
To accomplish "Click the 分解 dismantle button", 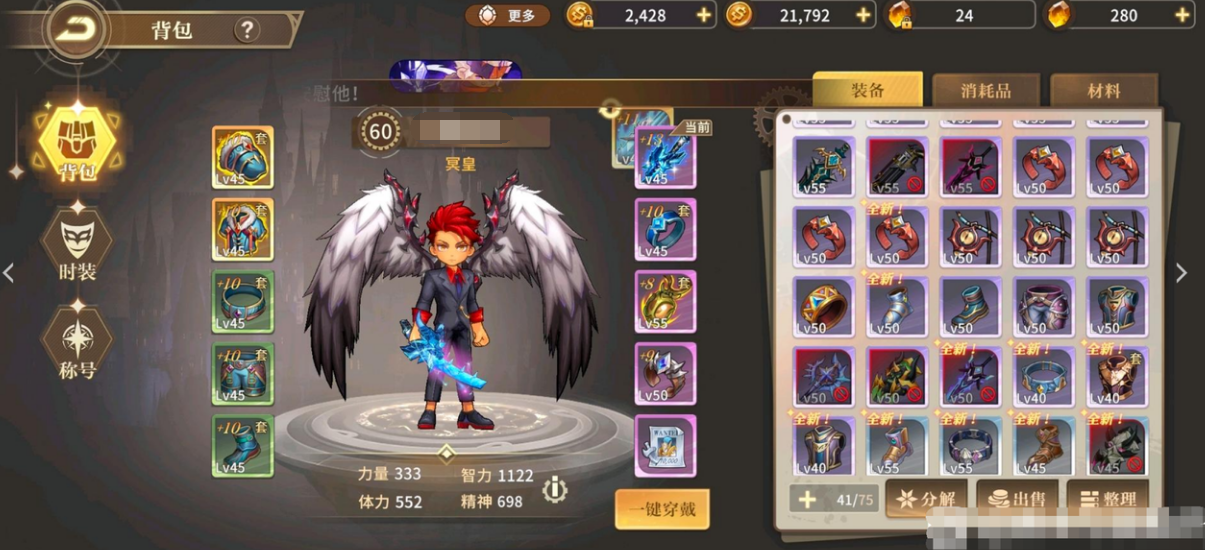I will pos(925,499).
